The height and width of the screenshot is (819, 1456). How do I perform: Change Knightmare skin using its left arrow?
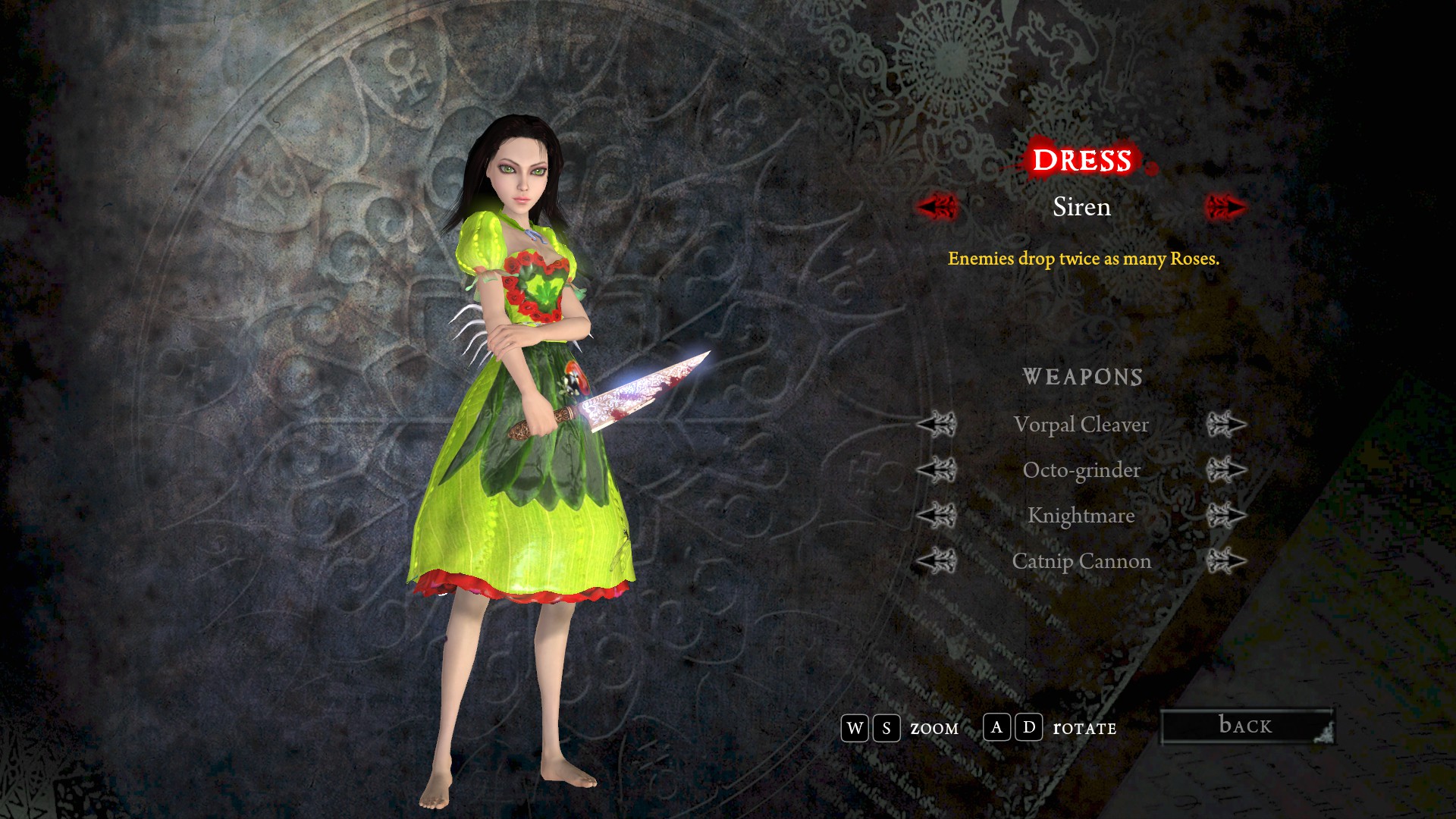pos(937,516)
